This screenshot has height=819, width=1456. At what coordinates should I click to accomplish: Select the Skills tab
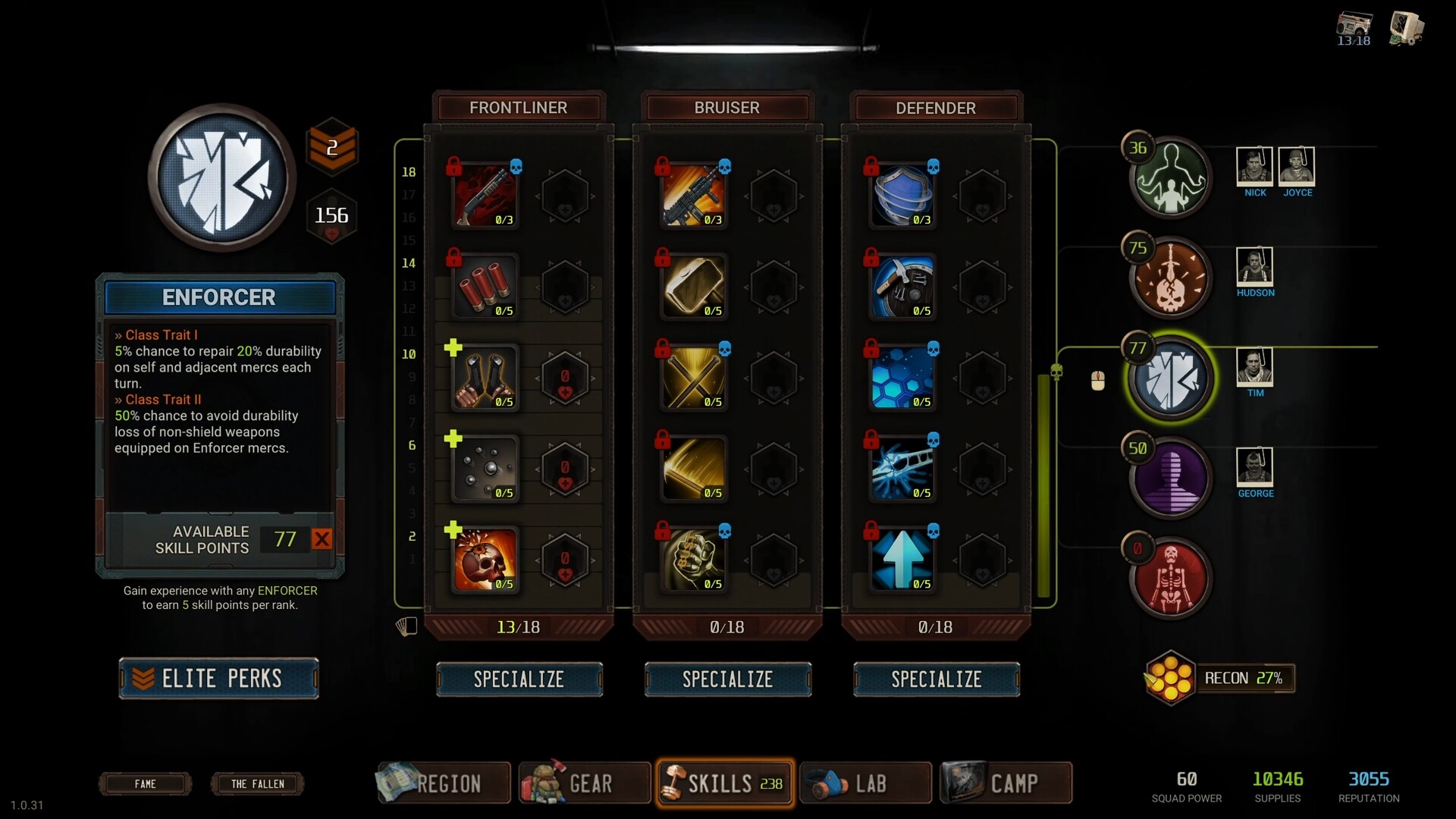[x=724, y=783]
